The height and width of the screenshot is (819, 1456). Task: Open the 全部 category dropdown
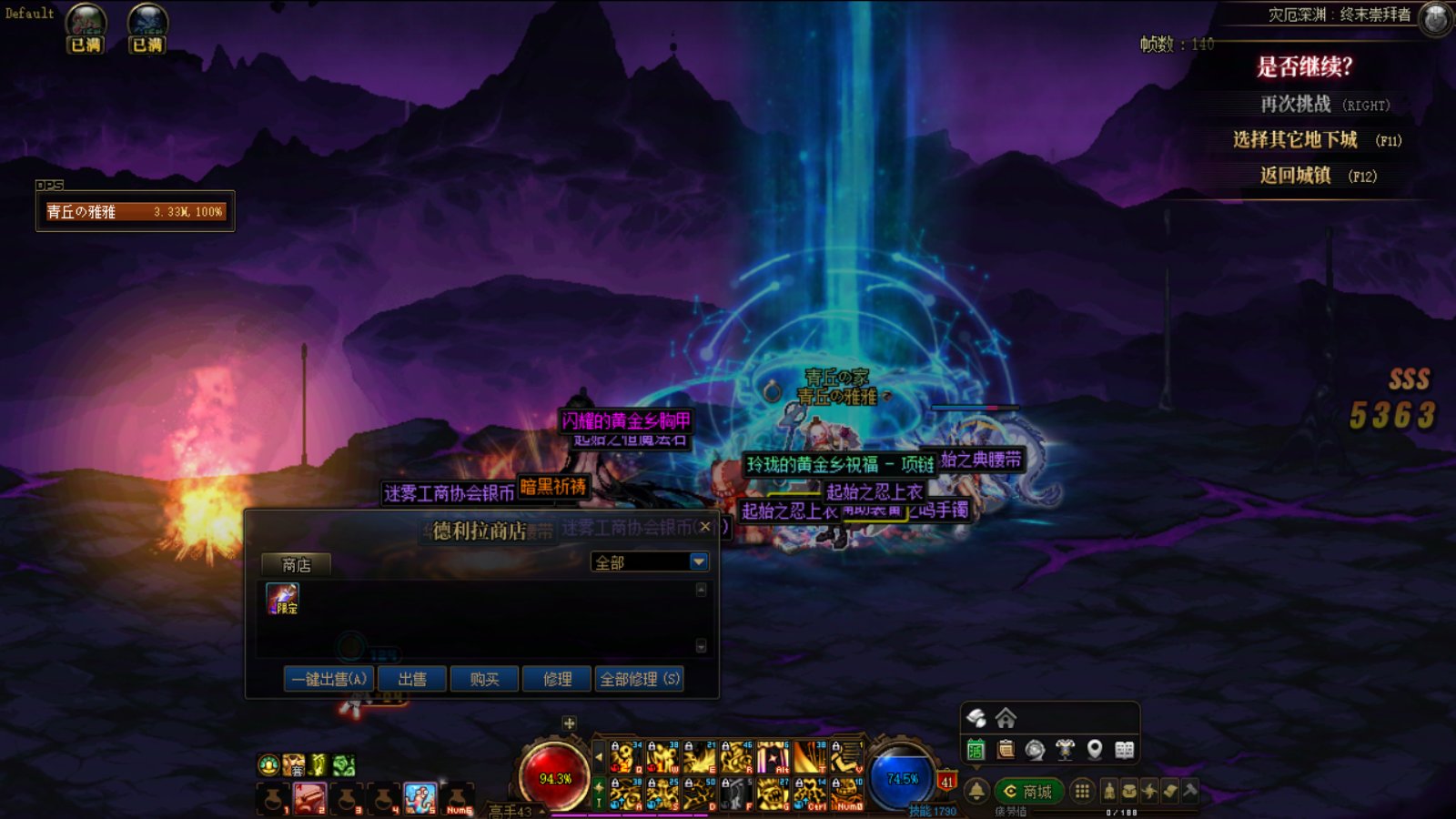pyautogui.click(x=699, y=562)
